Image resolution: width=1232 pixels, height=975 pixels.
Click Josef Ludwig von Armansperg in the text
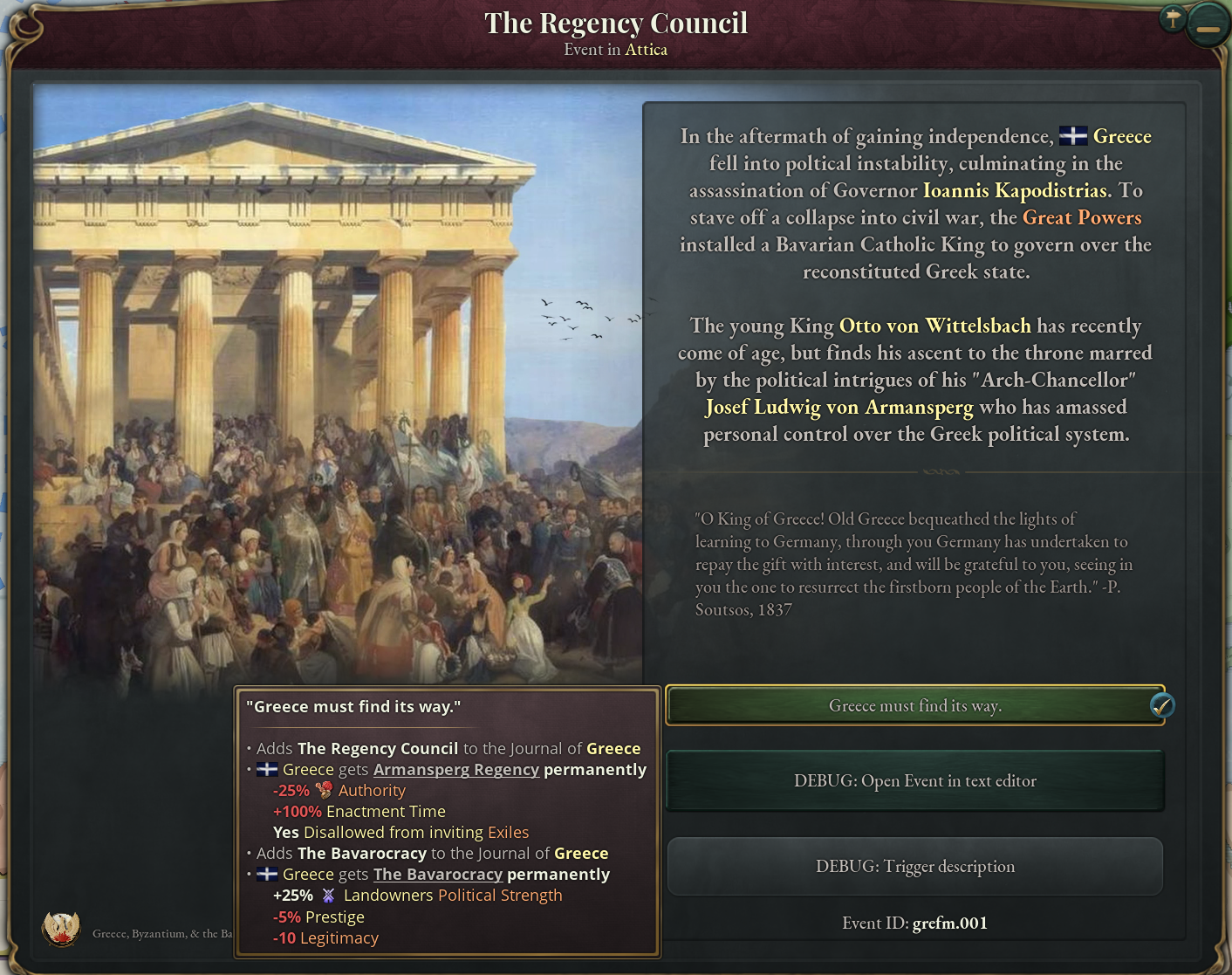tap(839, 407)
